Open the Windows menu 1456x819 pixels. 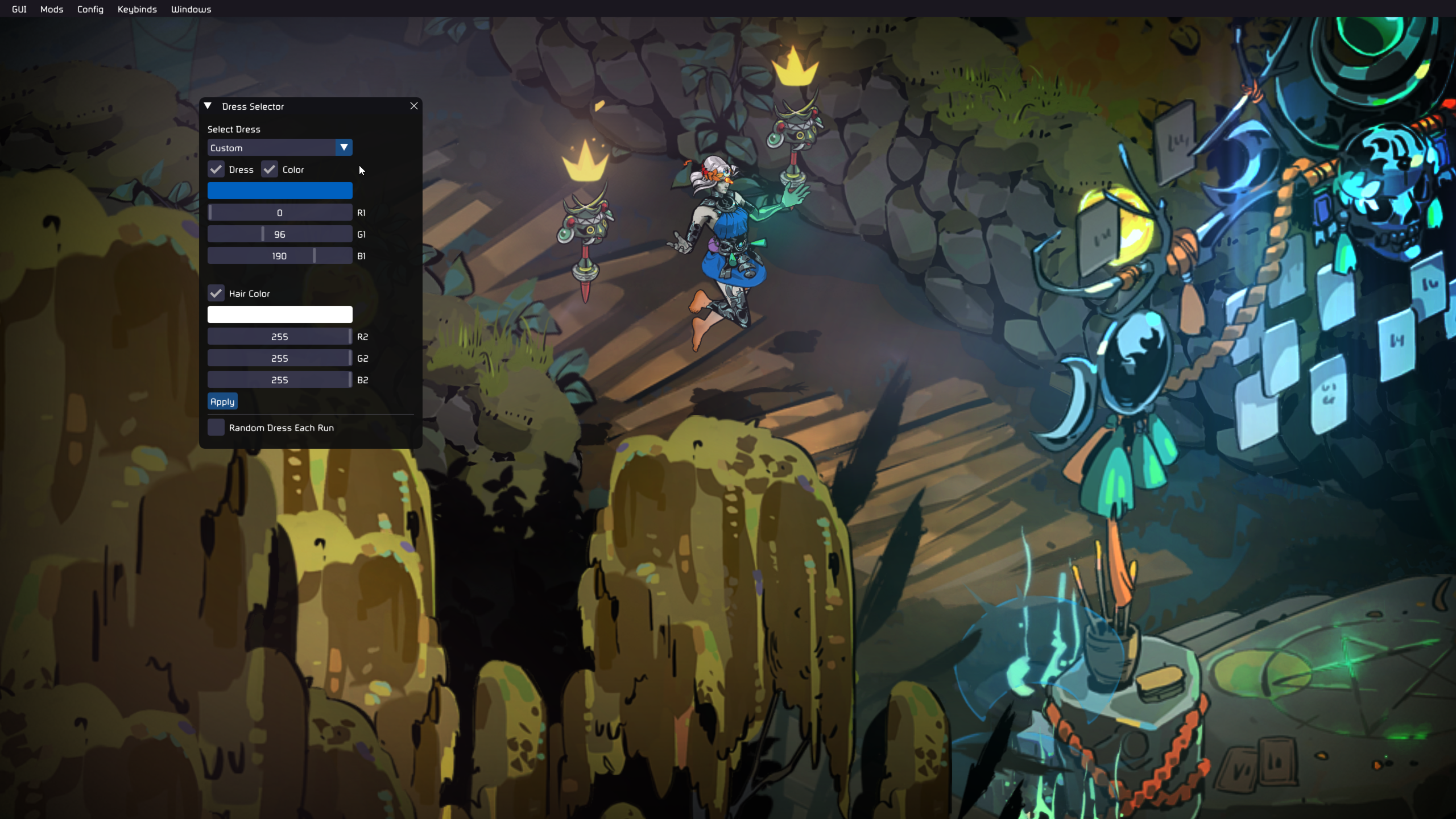point(191,9)
